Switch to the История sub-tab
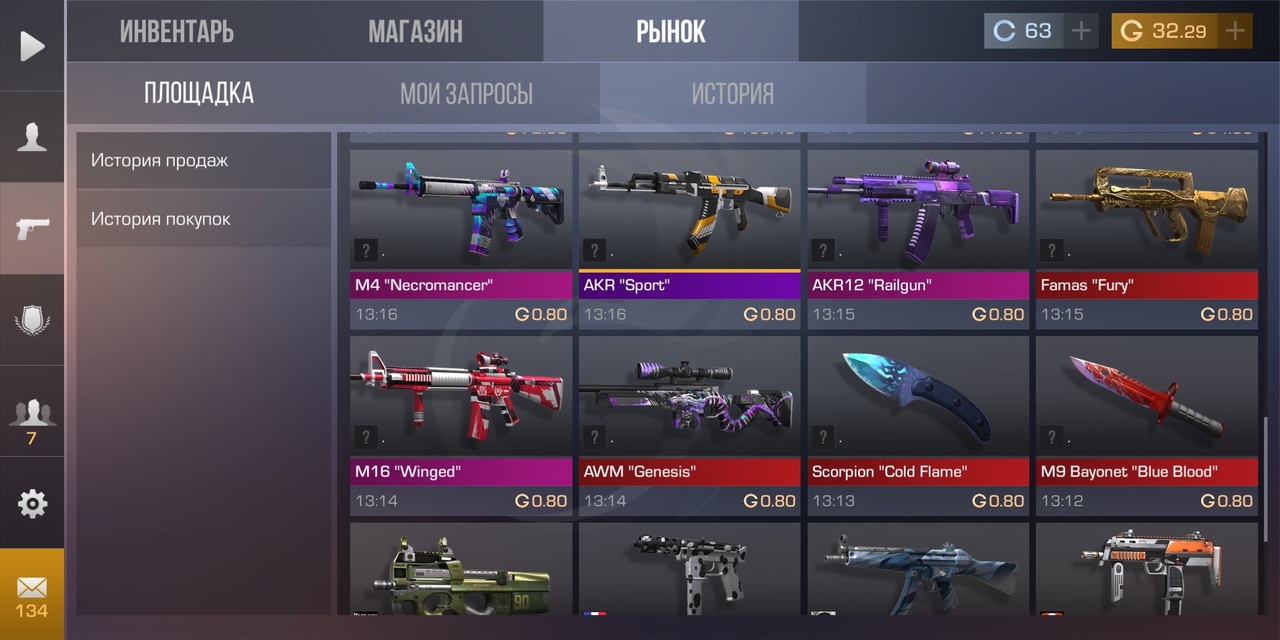The width and height of the screenshot is (1280, 640). 733,94
